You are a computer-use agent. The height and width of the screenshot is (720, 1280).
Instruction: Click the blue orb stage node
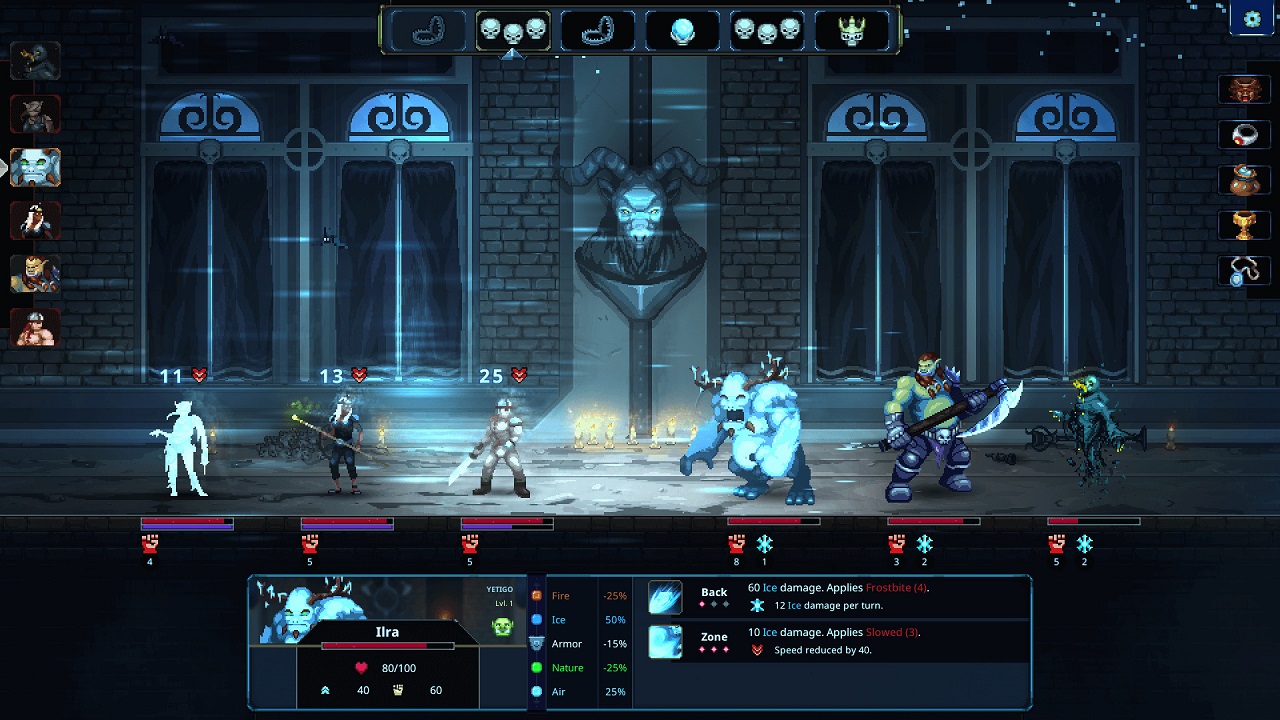click(x=683, y=31)
